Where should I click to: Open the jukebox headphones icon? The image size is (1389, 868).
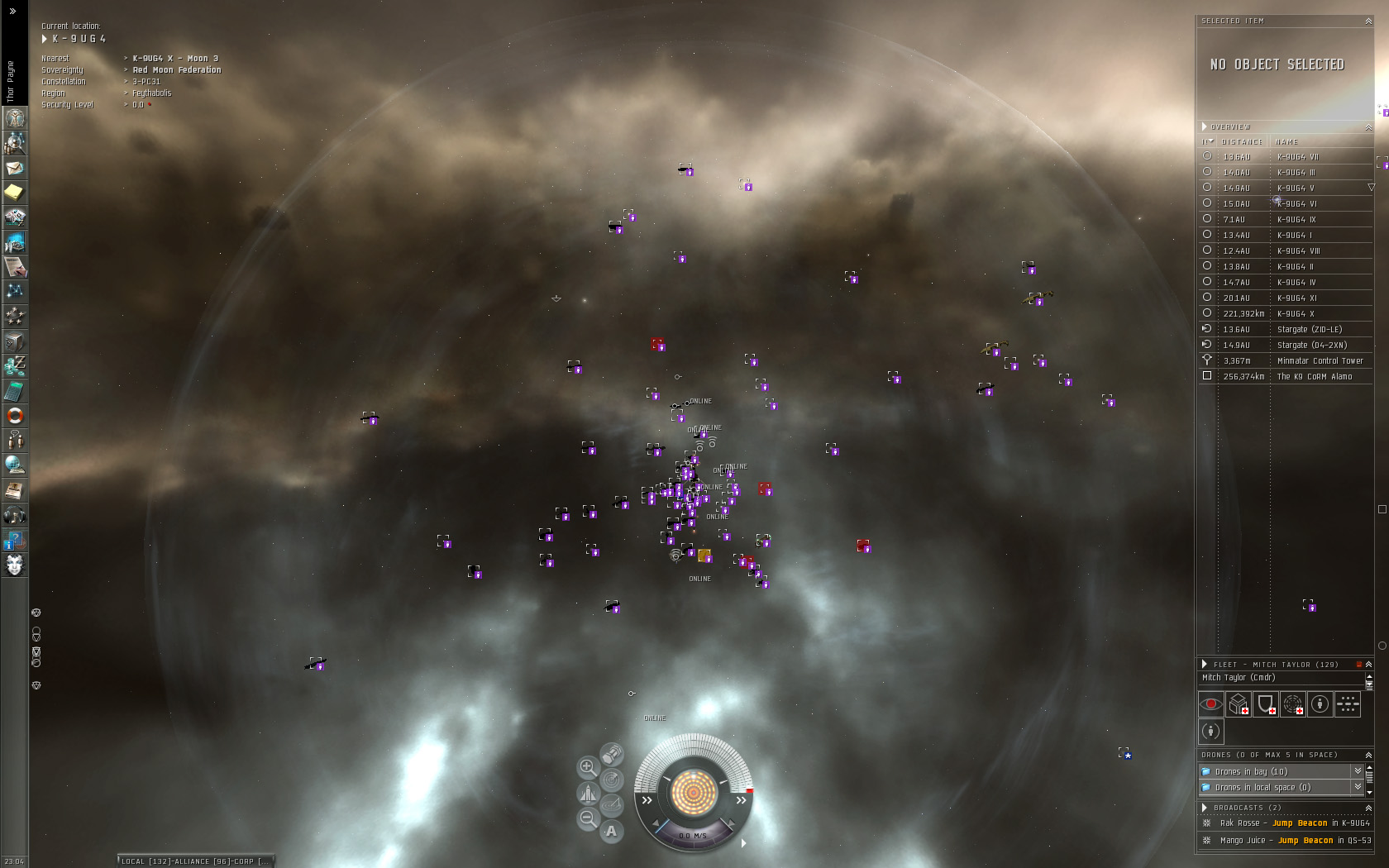point(15,515)
